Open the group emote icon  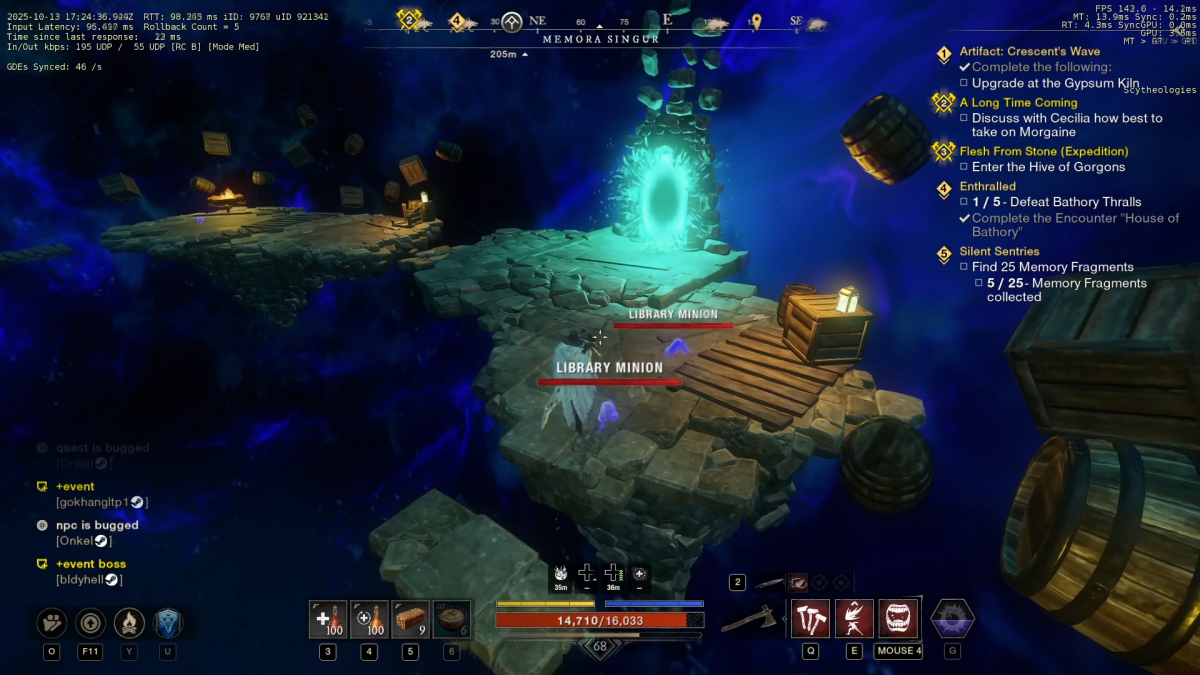pyautogui.click(x=51, y=623)
